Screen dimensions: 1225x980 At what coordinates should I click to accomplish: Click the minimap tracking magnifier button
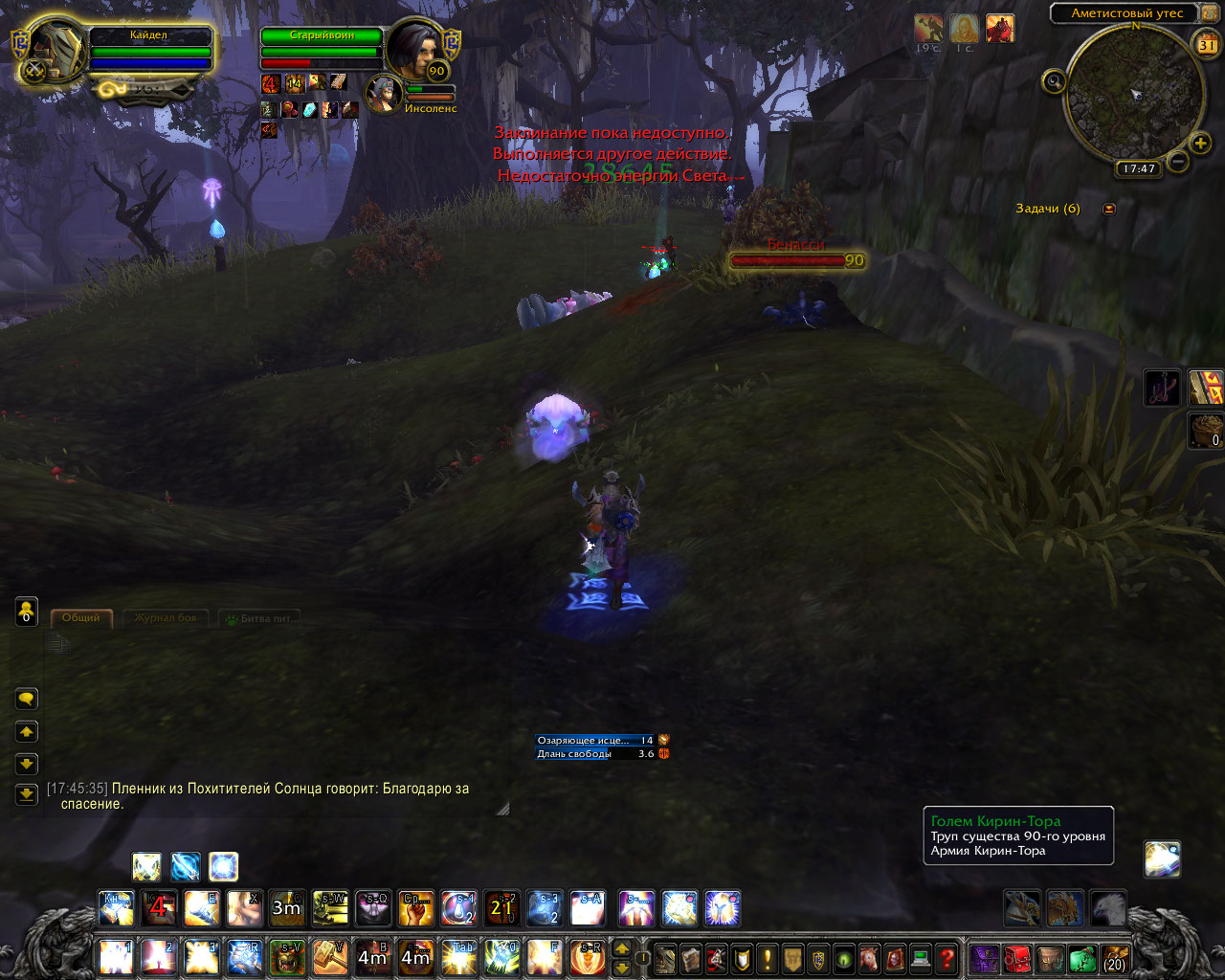[x=1054, y=82]
